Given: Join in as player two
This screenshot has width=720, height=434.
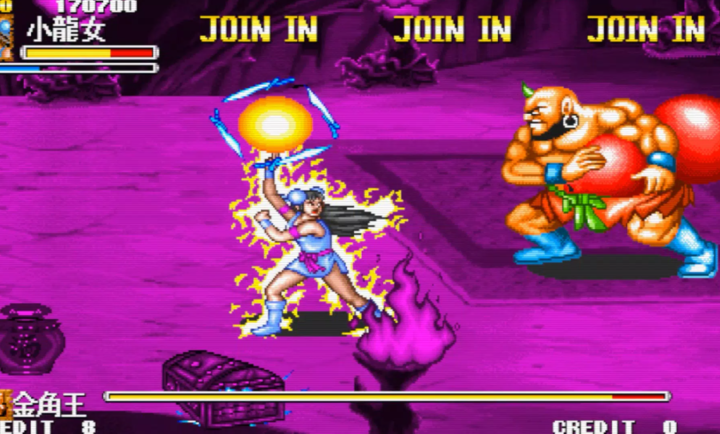Looking at the screenshot, I should click(x=258, y=29).
